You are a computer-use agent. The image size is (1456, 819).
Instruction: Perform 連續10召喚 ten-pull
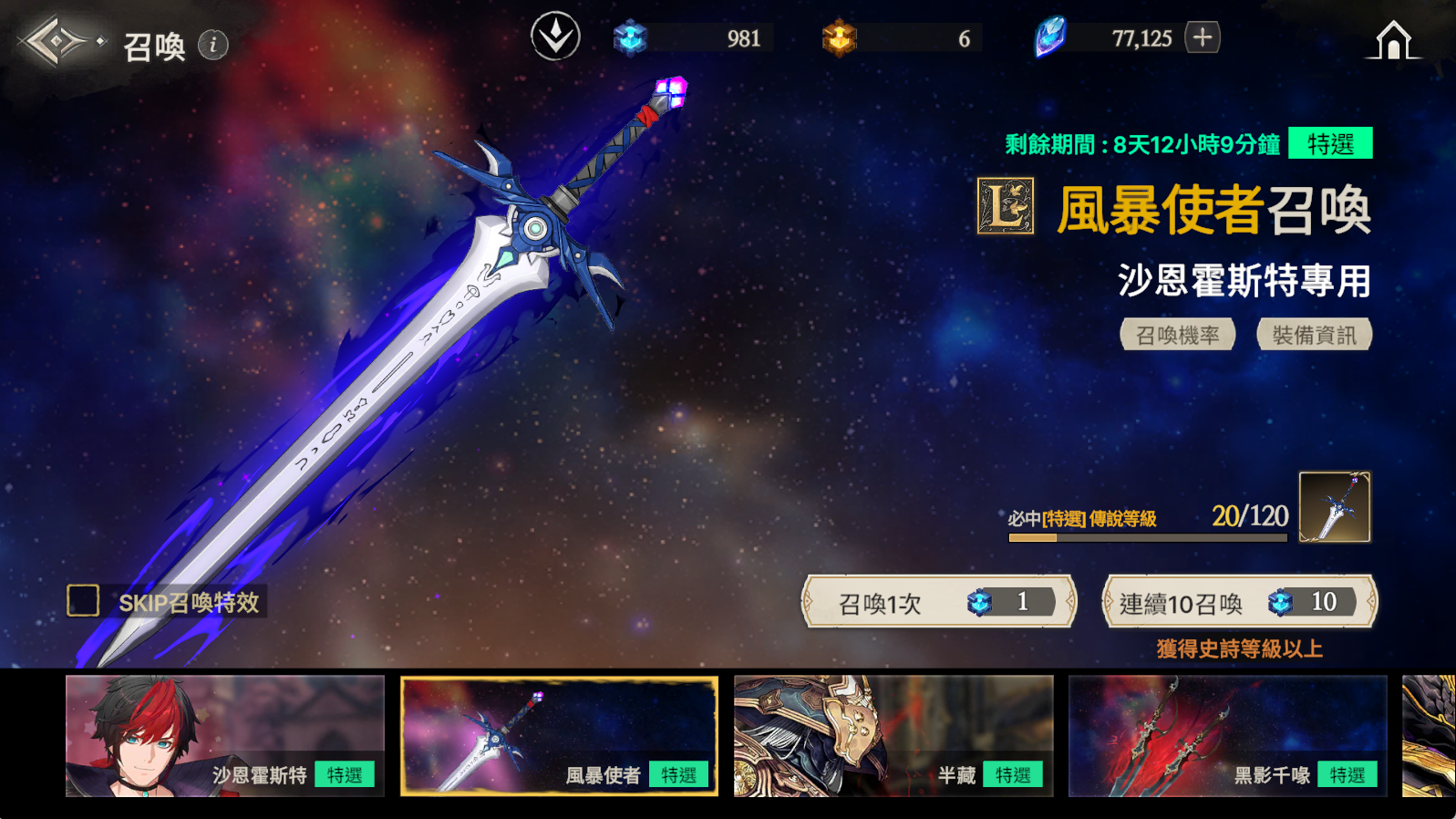[1239, 602]
